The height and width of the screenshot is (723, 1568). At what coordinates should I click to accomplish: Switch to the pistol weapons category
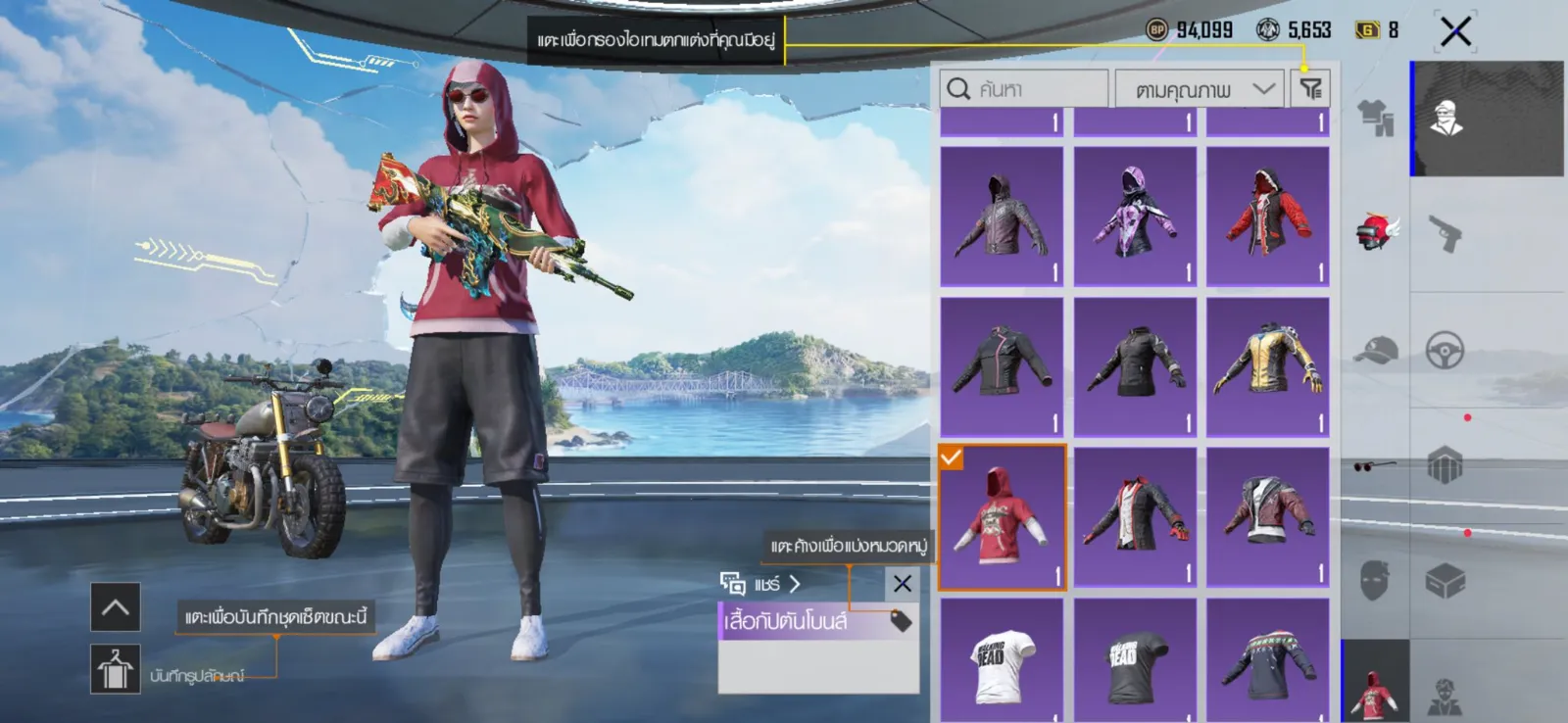pos(1445,234)
